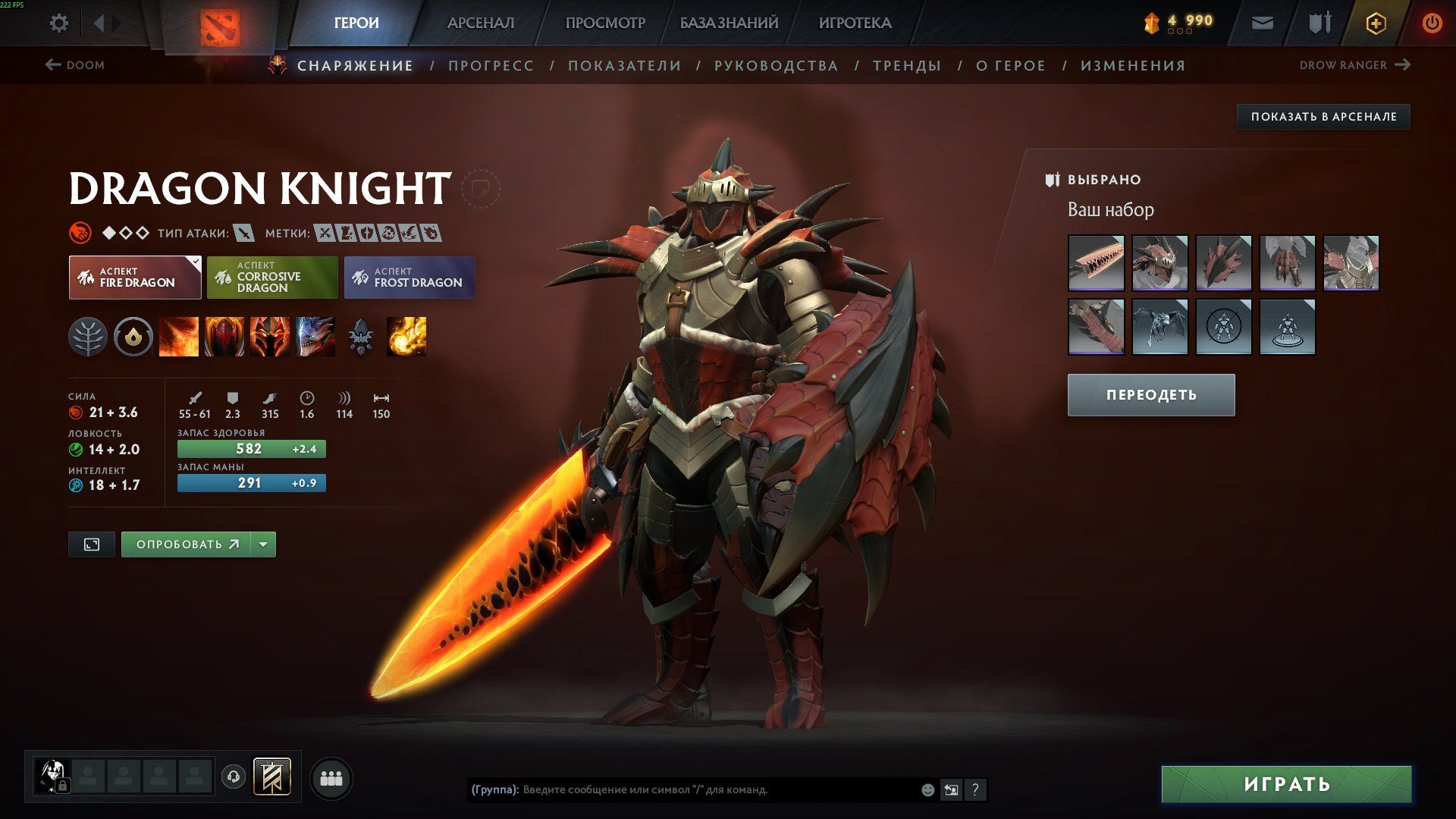Screen dimensions: 1456x819
Task: Open the Руководства section
Action: pyautogui.click(x=776, y=66)
